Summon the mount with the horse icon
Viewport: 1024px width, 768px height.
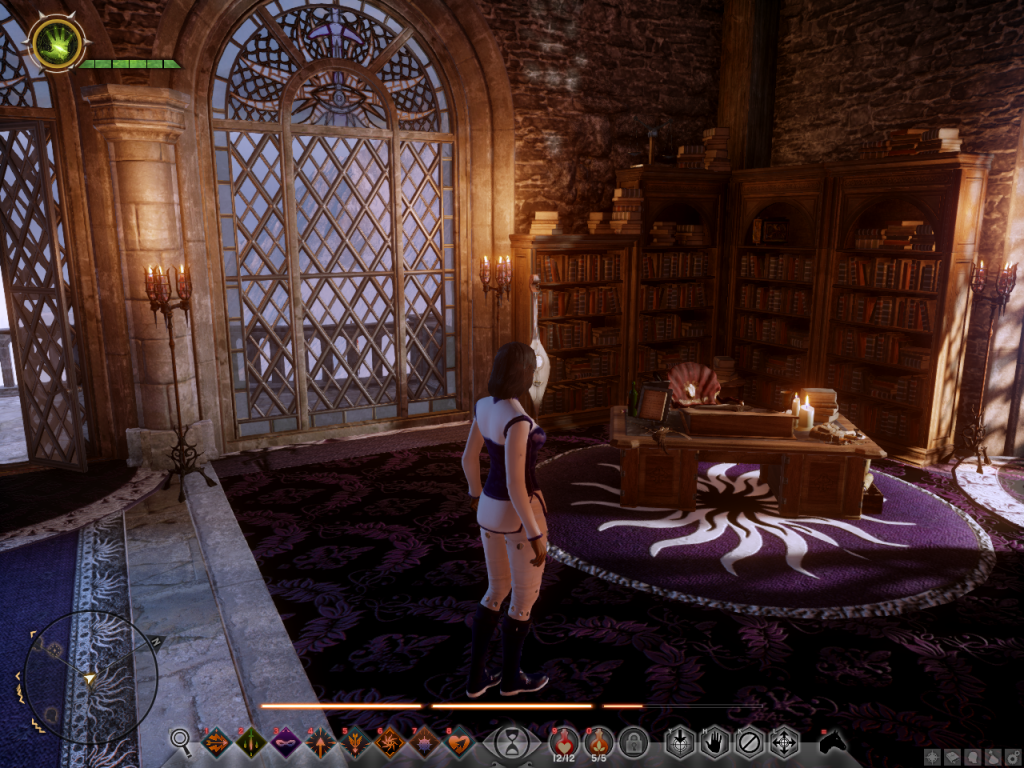point(832,742)
